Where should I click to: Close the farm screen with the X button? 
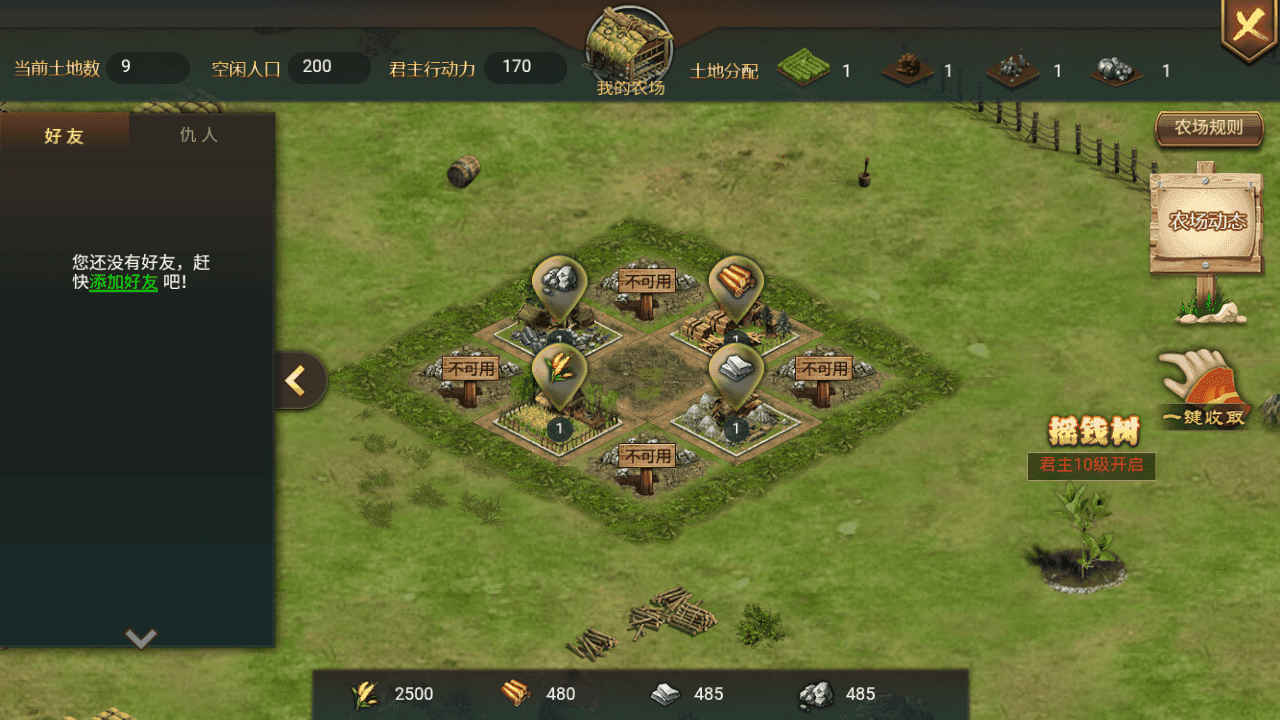pos(1248,28)
